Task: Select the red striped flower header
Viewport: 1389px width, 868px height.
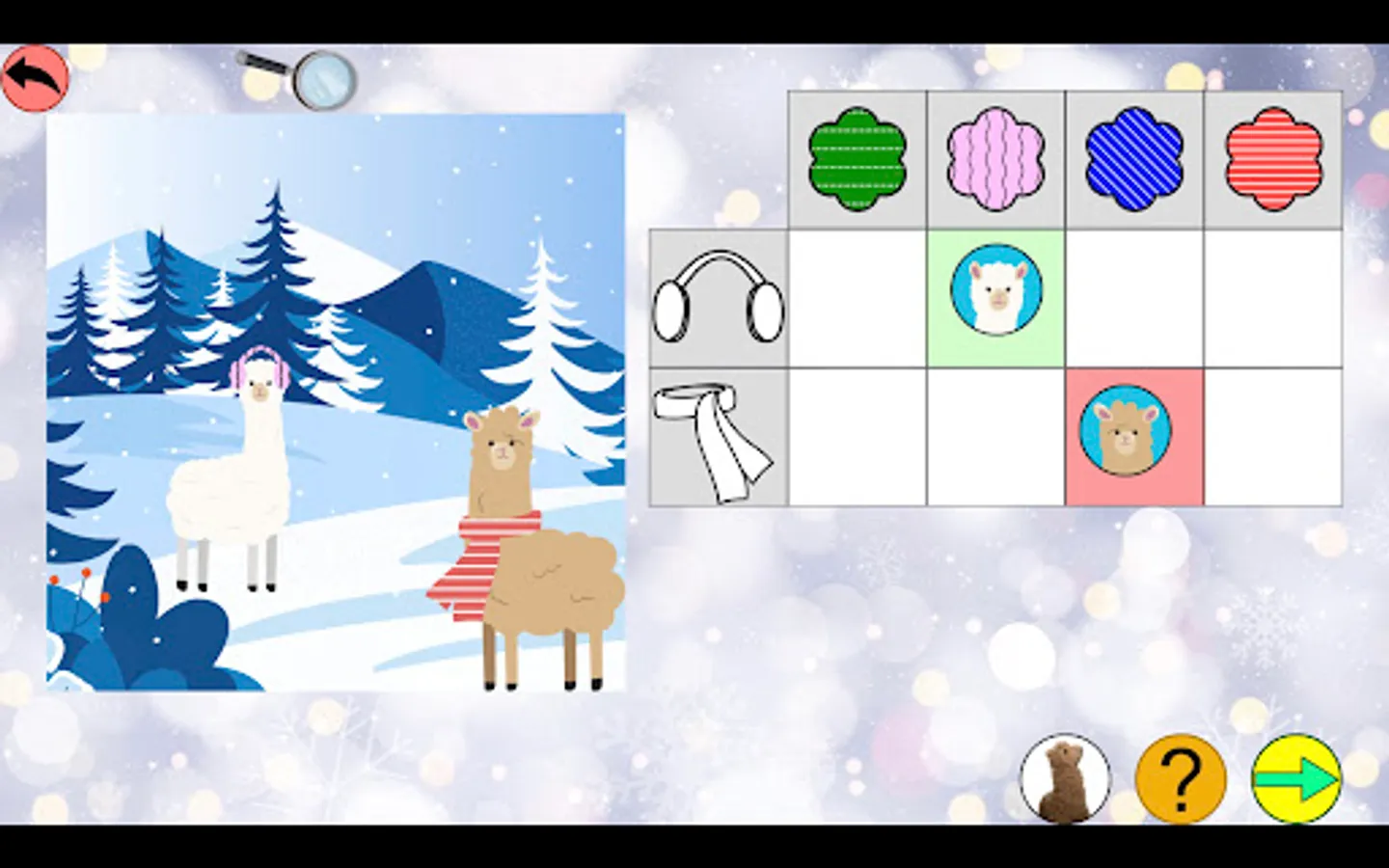Action: click(x=1271, y=157)
